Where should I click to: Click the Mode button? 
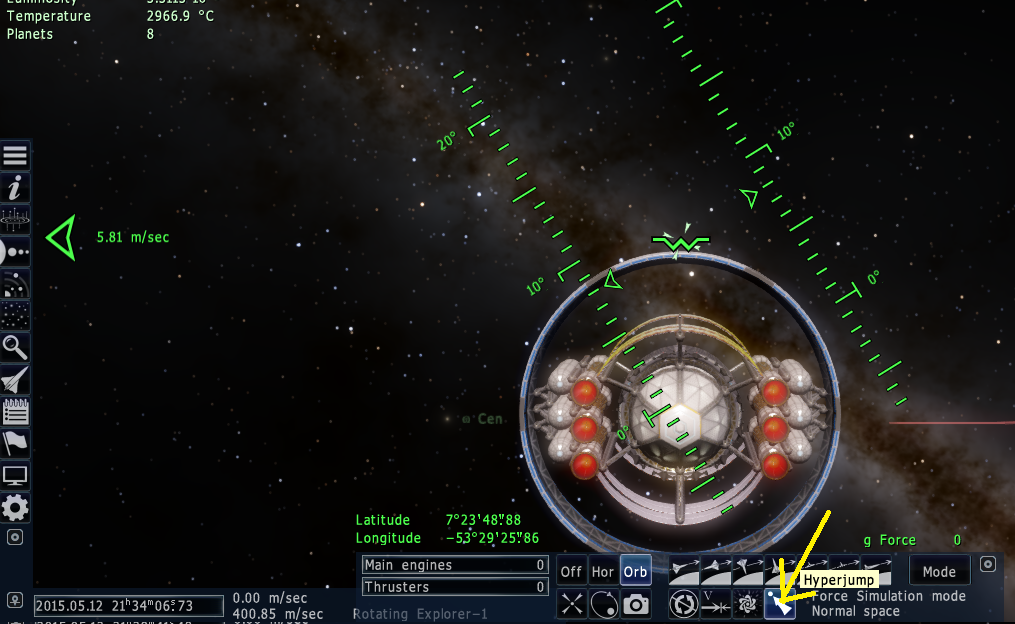click(939, 572)
